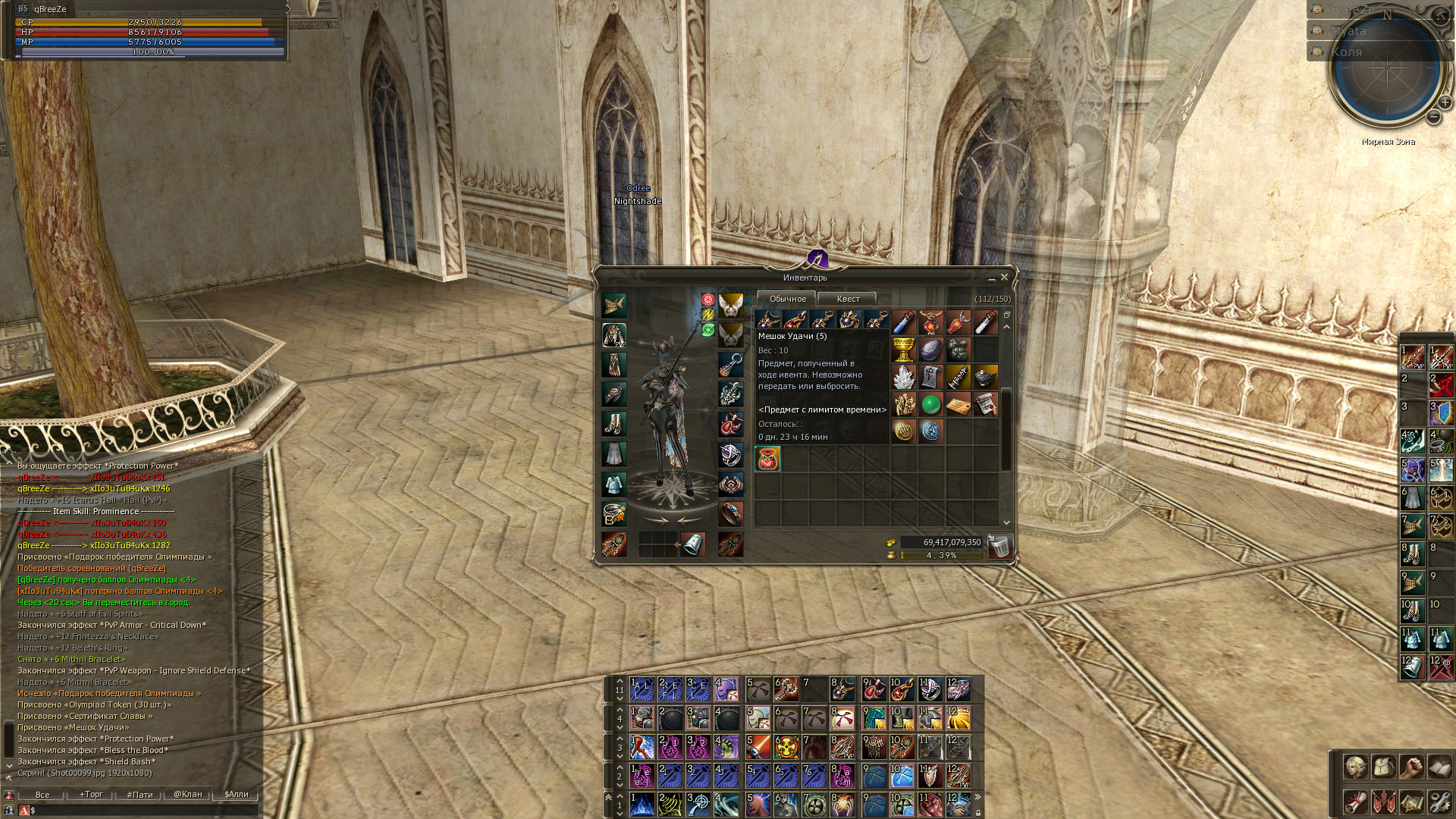Image resolution: width=1456 pixels, height=819 pixels.
Task: Select the white crystal cluster item
Action: point(903,377)
